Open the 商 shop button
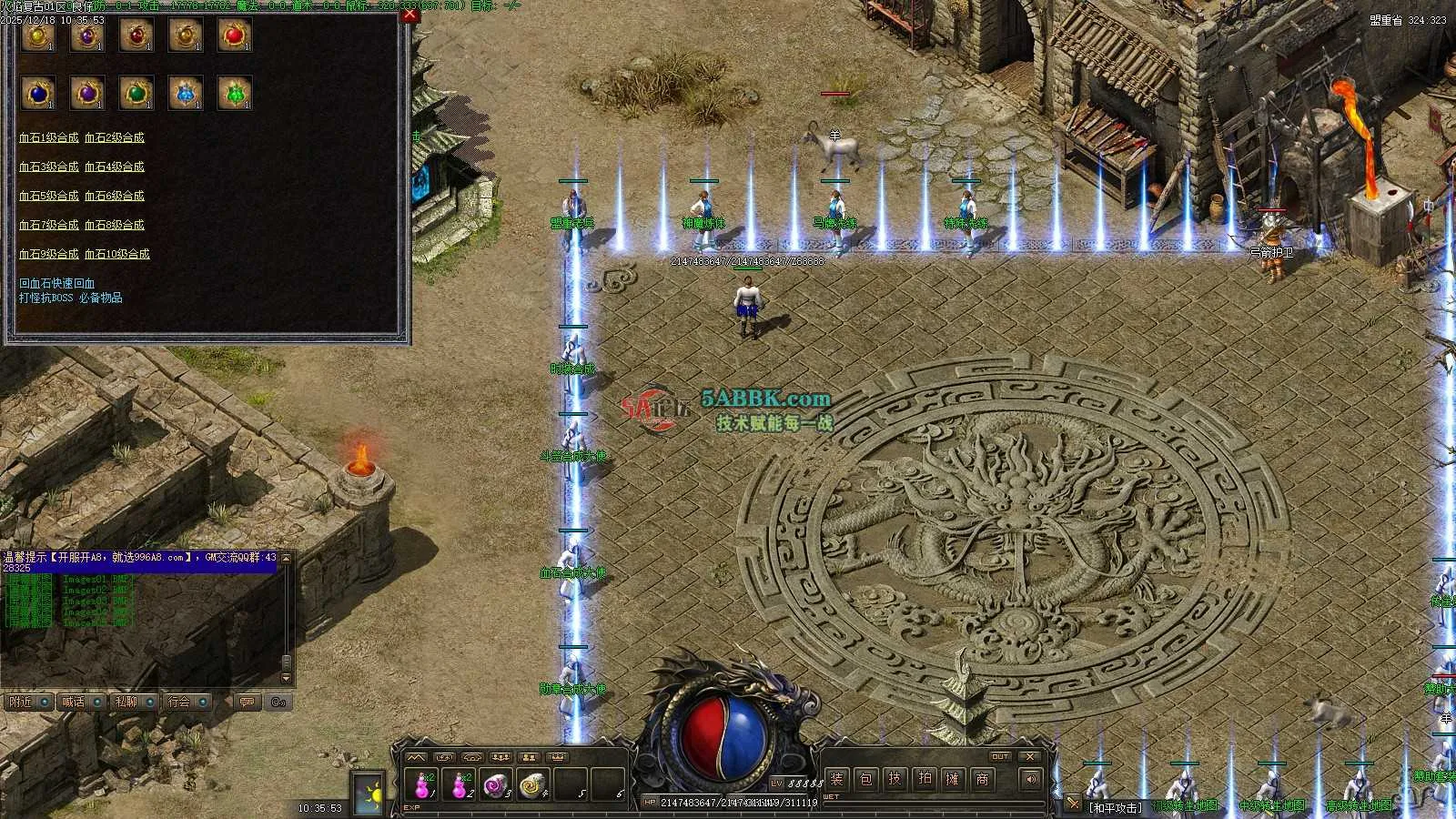 tap(982, 779)
